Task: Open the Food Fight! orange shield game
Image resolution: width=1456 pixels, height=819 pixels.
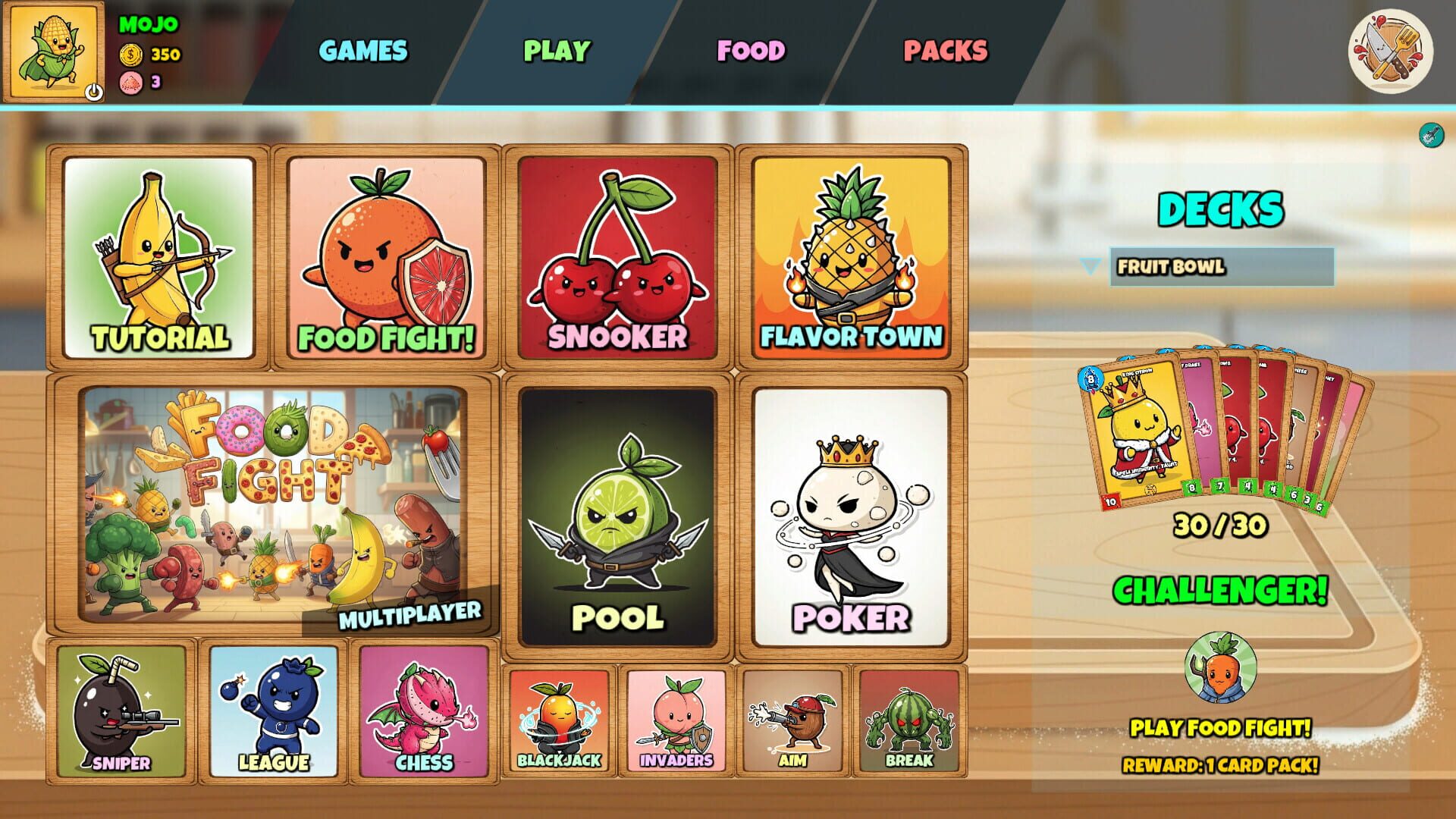Action: [387, 258]
